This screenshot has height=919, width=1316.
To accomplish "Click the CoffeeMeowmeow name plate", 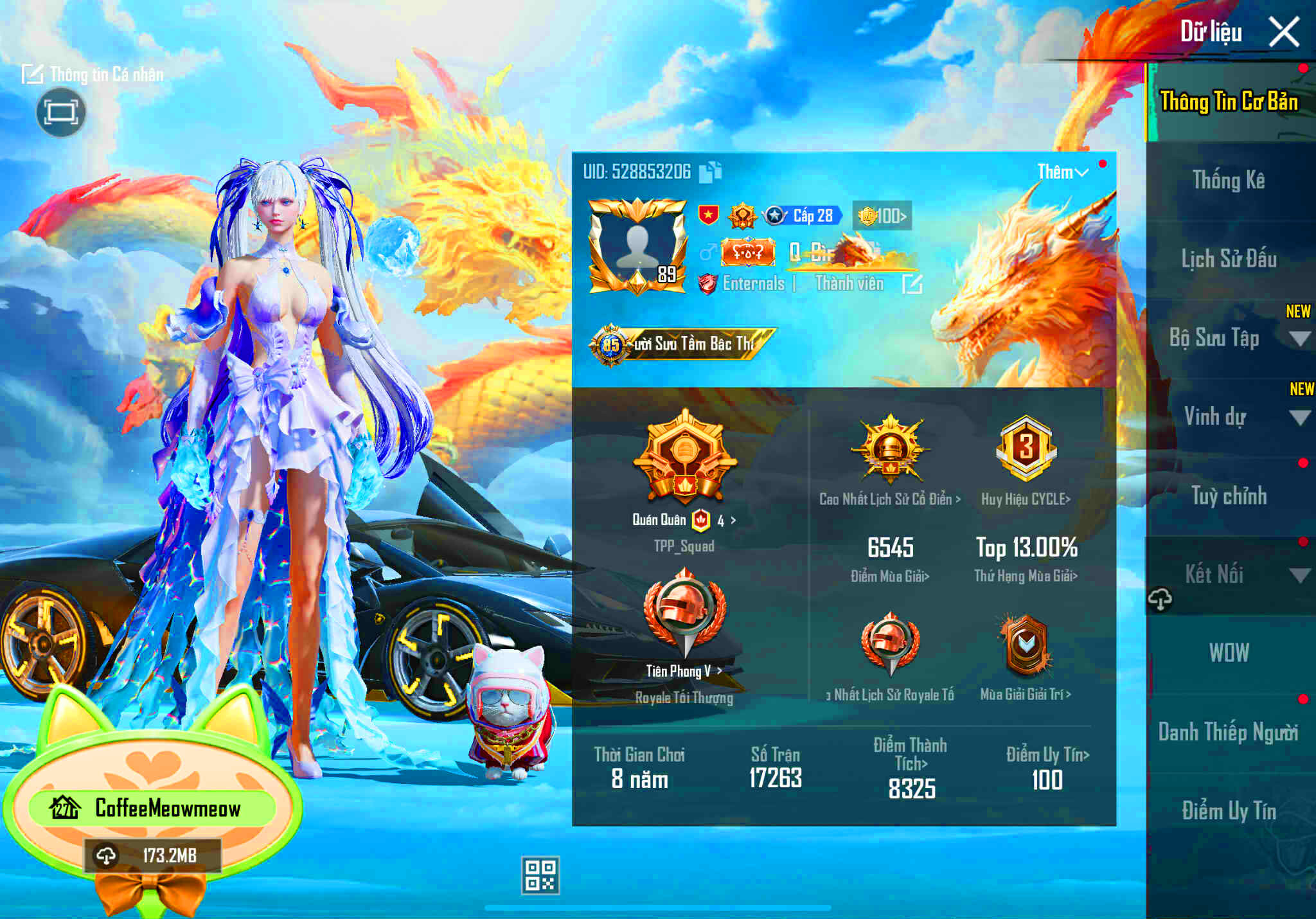I will tap(167, 809).
